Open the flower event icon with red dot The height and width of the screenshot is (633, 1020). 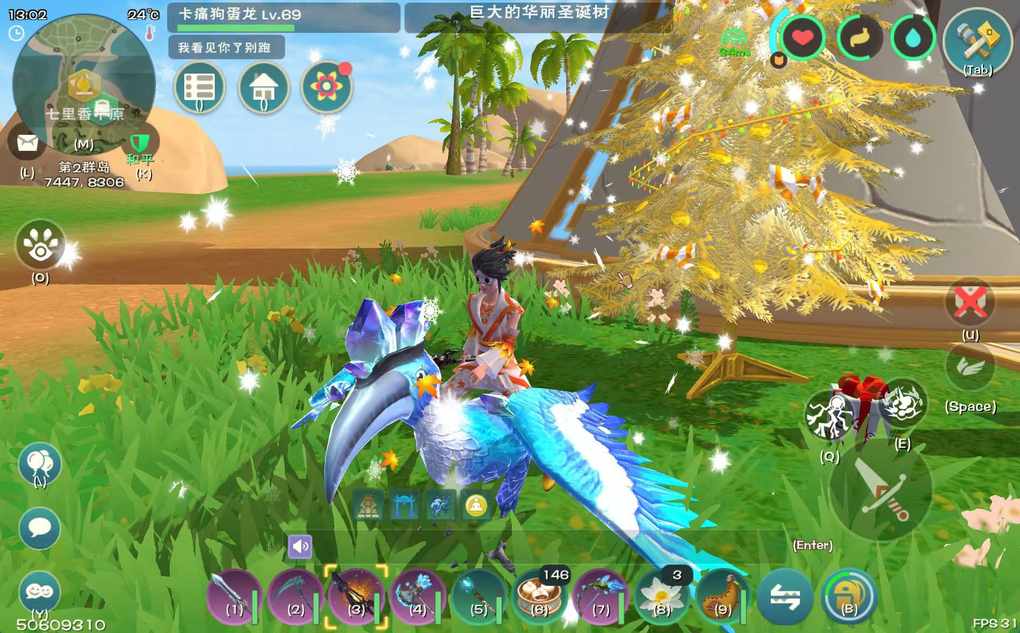pyautogui.click(x=326, y=88)
